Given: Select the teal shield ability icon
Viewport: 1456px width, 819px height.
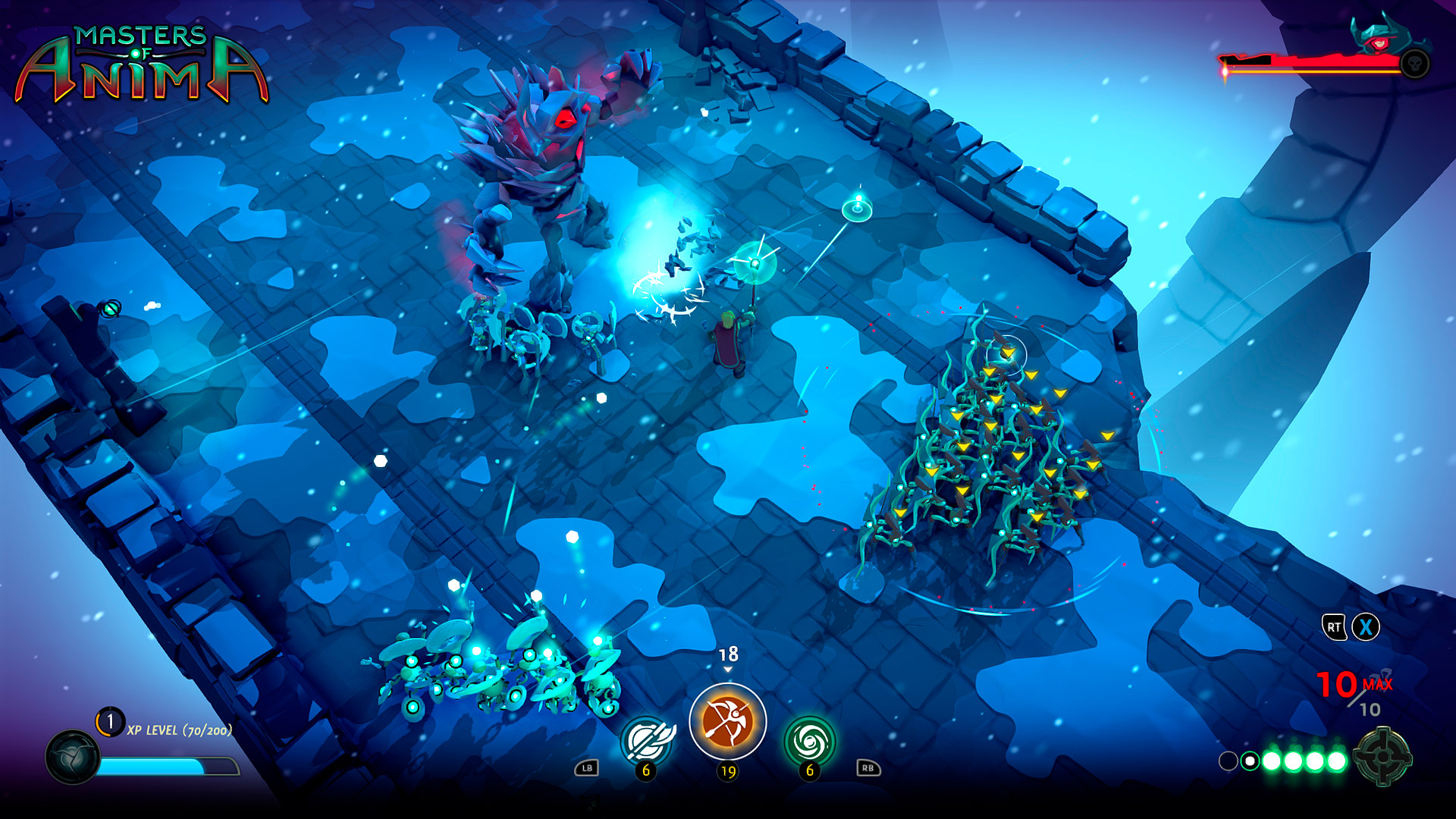Looking at the screenshot, I should [x=648, y=737].
